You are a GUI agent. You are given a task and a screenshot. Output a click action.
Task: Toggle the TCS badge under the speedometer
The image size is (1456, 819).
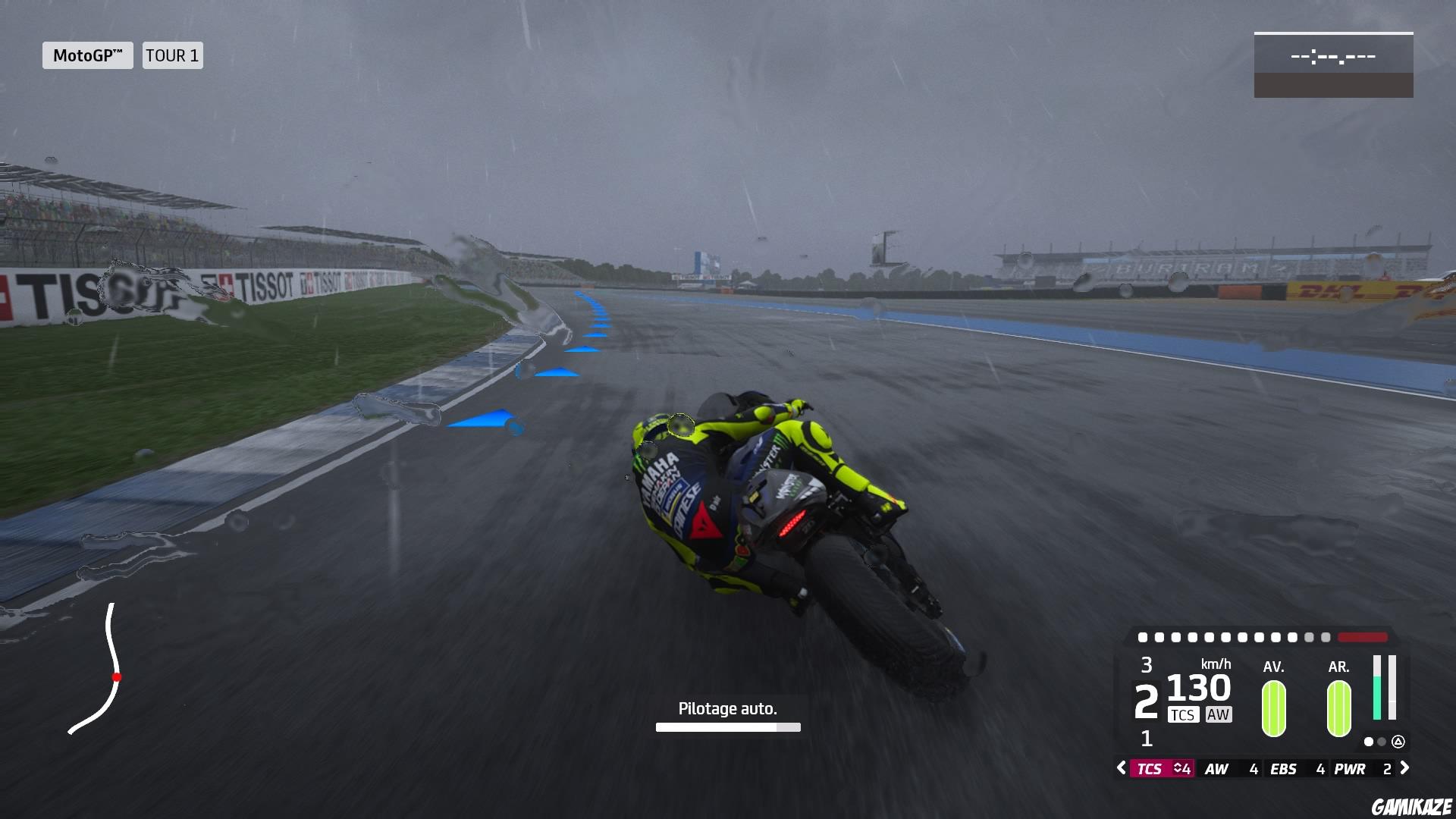1185,714
